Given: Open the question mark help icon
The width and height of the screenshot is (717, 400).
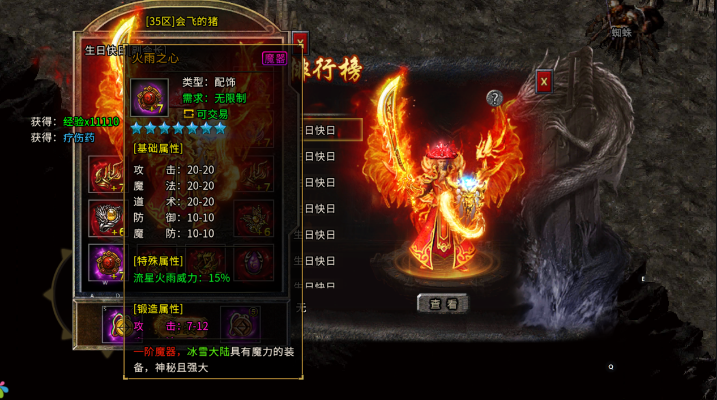Looking at the screenshot, I should click(494, 98).
